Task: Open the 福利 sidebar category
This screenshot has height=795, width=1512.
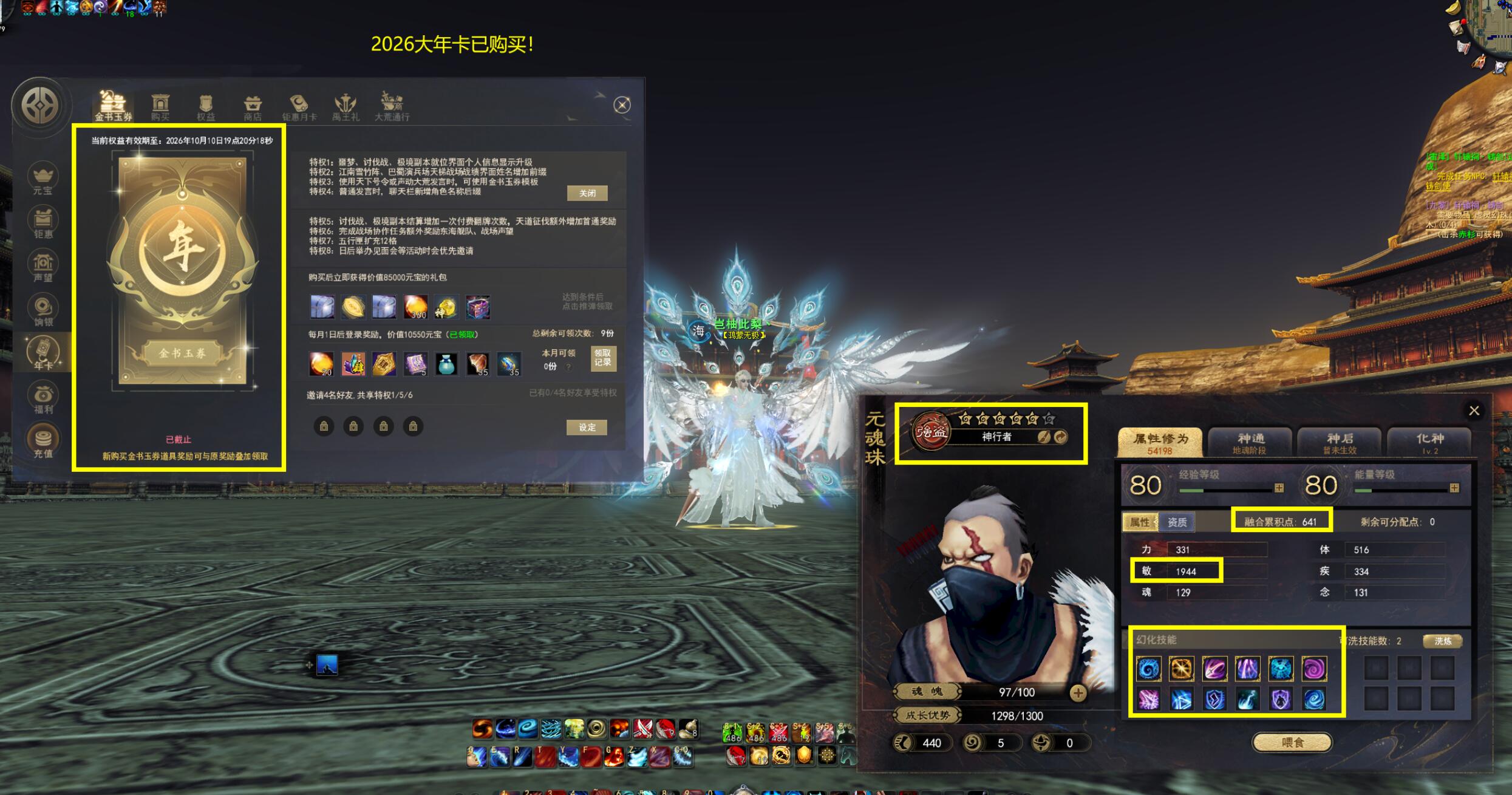Action: tap(43, 399)
